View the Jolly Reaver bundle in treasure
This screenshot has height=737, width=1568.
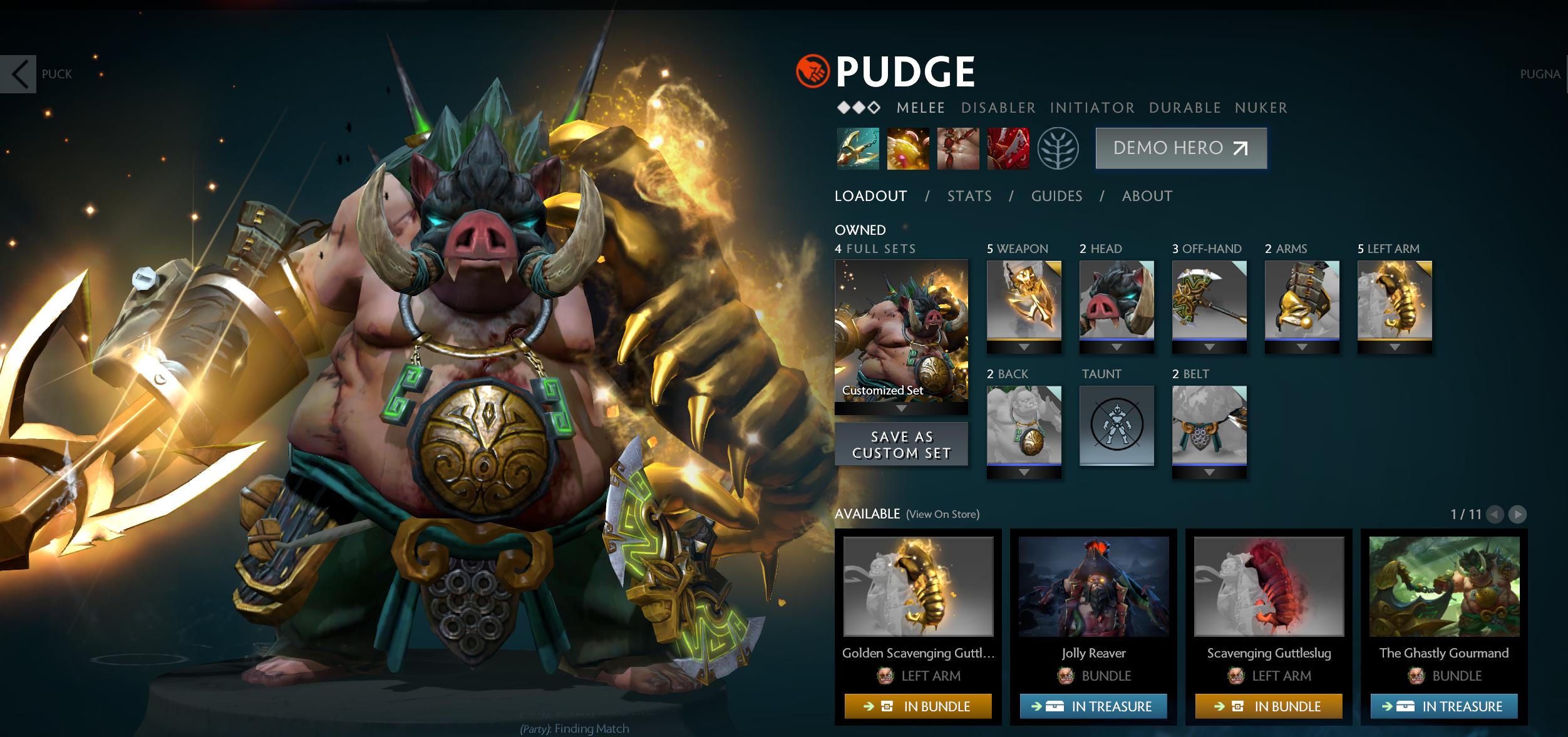[x=1093, y=706]
